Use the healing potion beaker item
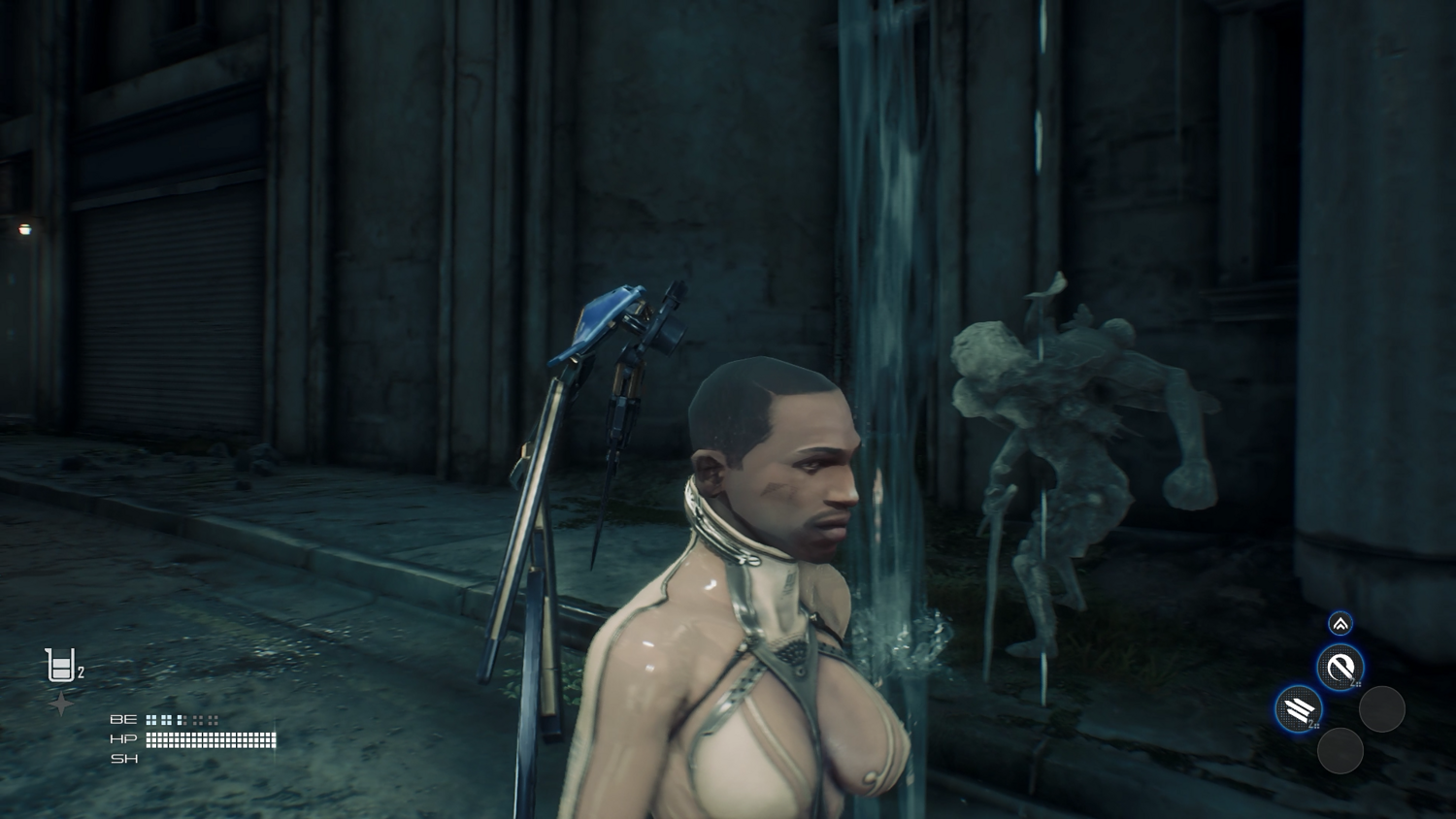Image resolution: width=1456 pixels, height=819 pixels. click(x=61, y=666)
